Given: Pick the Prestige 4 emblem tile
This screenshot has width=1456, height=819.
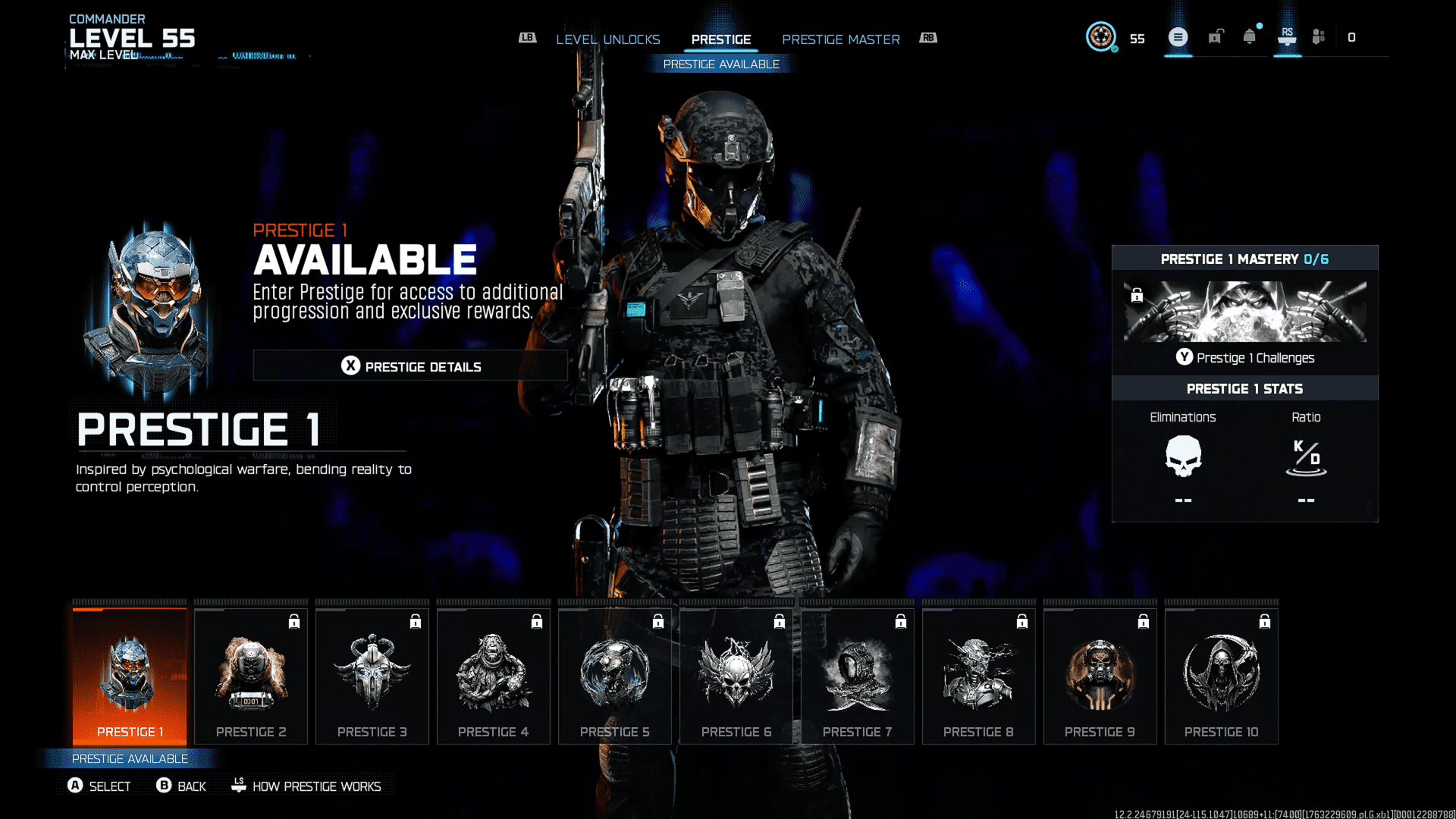Looking at the screenshot, I should [x=494, y=676].
